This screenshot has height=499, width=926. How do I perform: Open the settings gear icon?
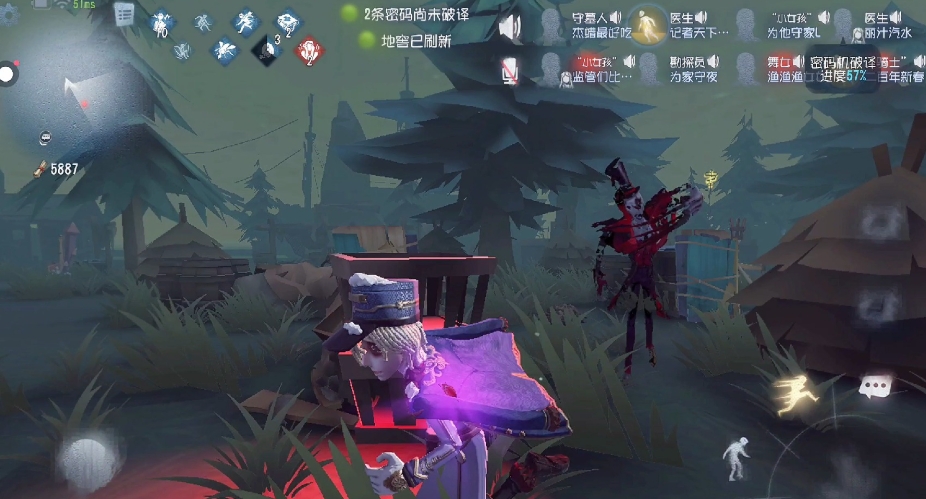click(x=10, y=14)
